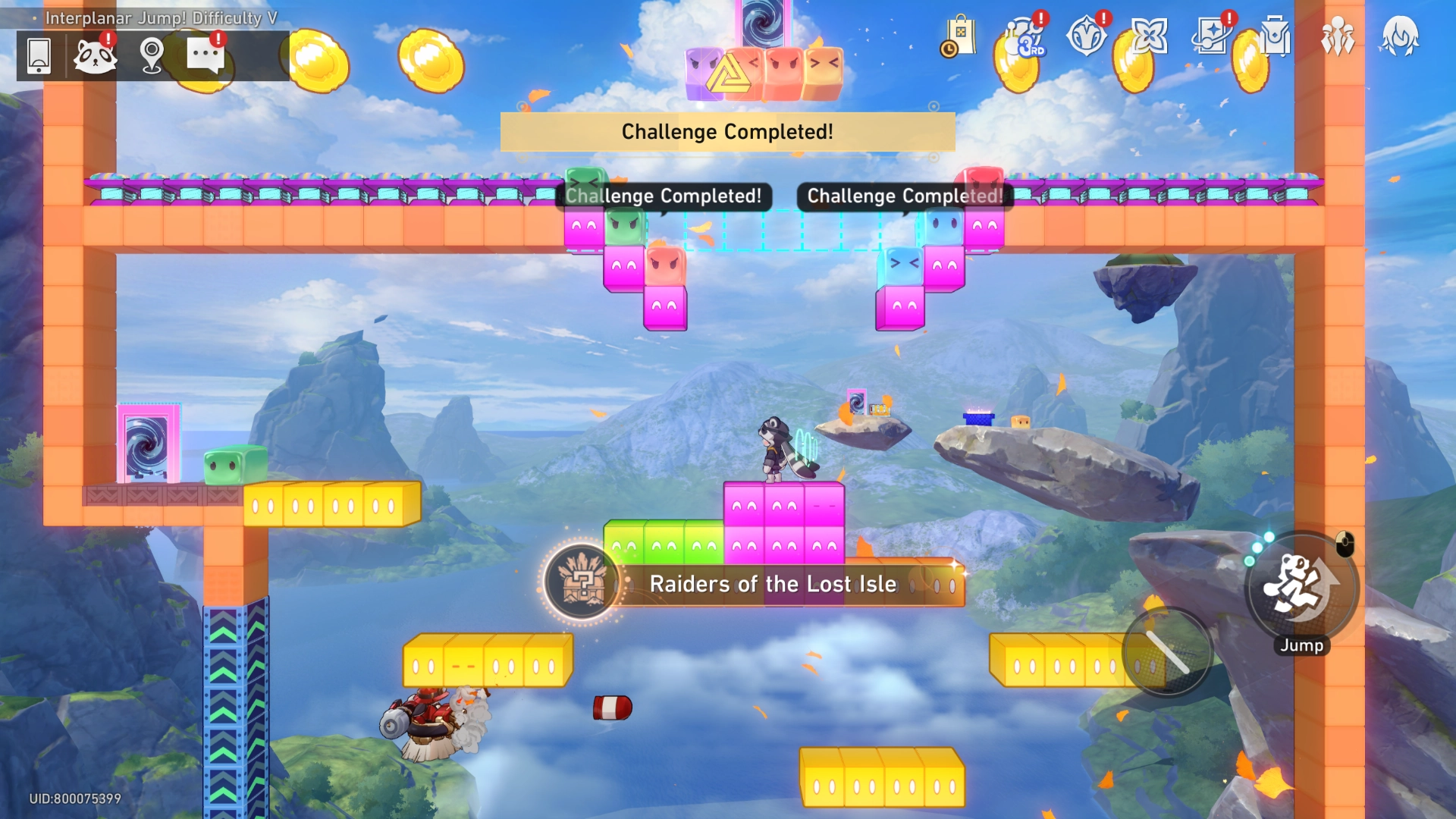
Task: Tap the diagonal bat attack button
Action: (x=1167, y=652)
